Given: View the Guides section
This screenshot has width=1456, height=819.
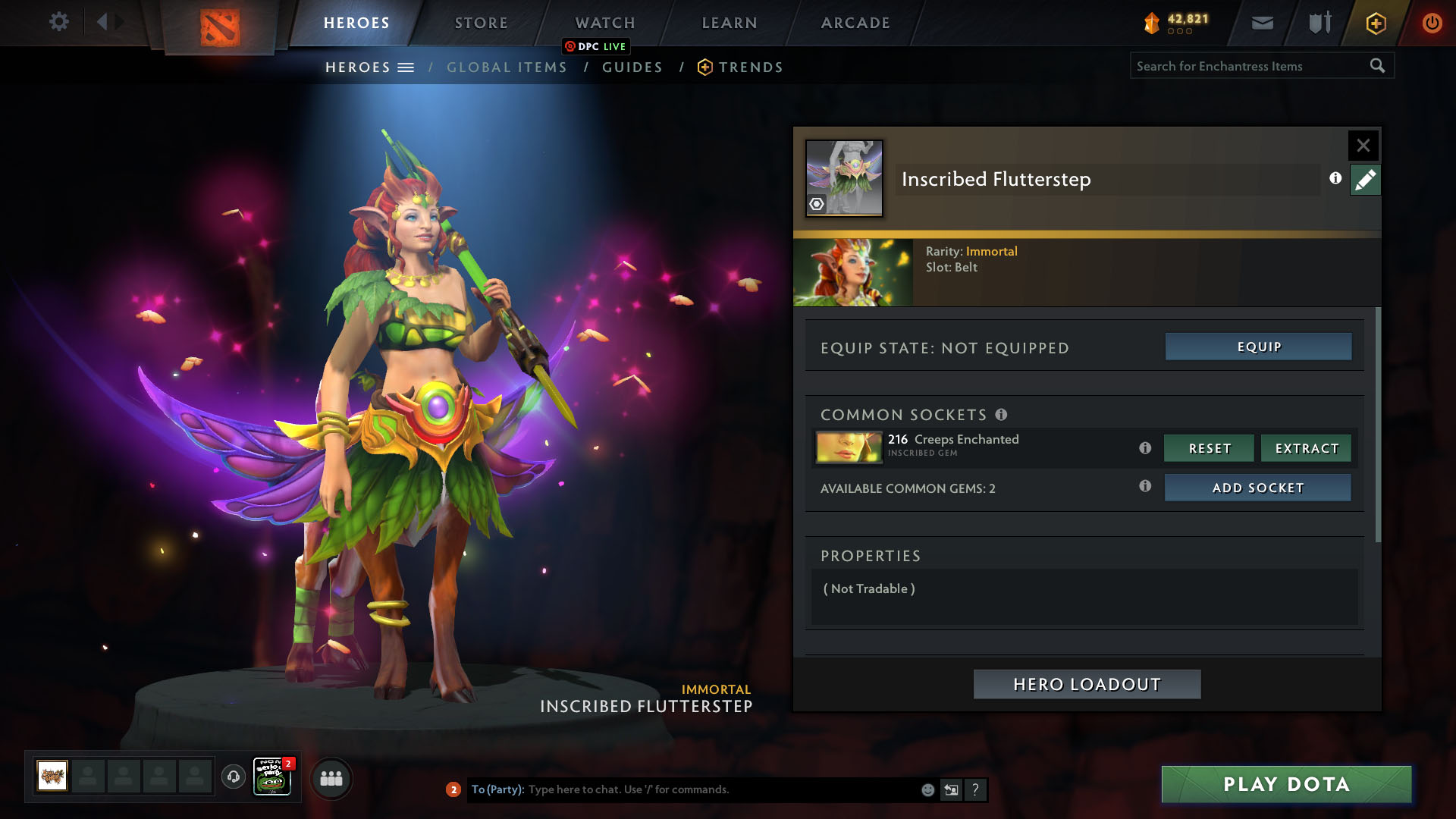Looking at the screenshot, I should 632,67.
